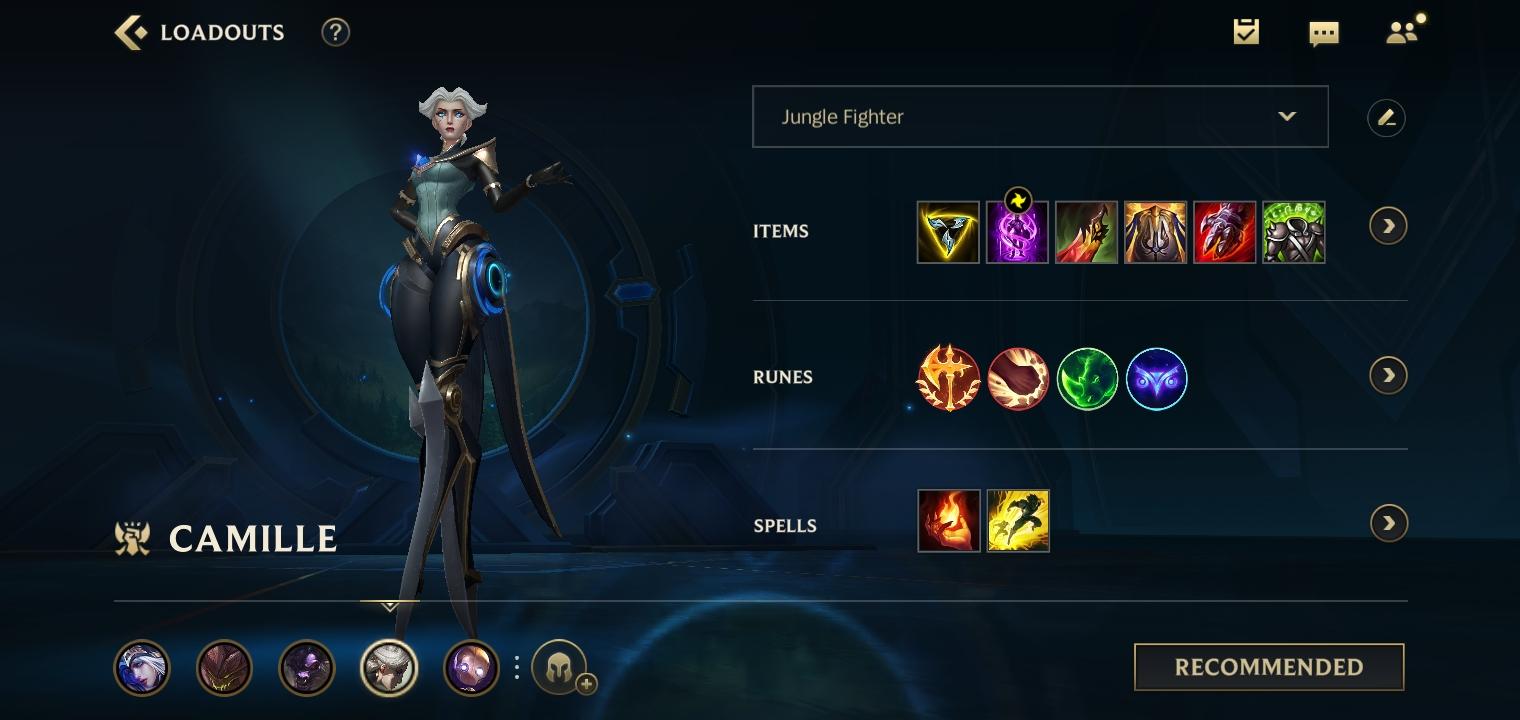Go back from the Loadouts screen
This screenshot has height=720, width=1520.
click(x=132, y=33)
